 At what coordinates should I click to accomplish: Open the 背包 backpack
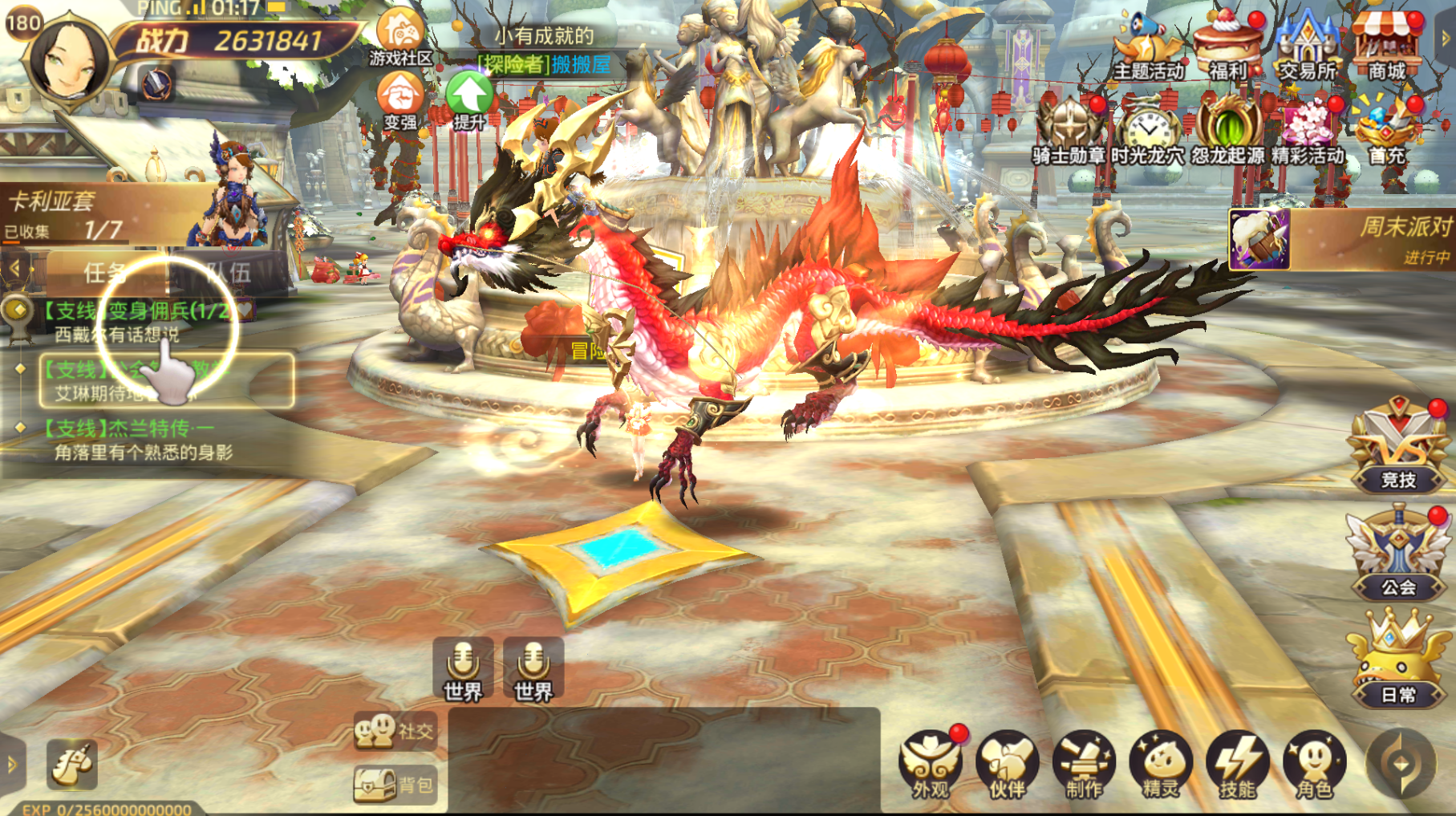tap(395, 785)
